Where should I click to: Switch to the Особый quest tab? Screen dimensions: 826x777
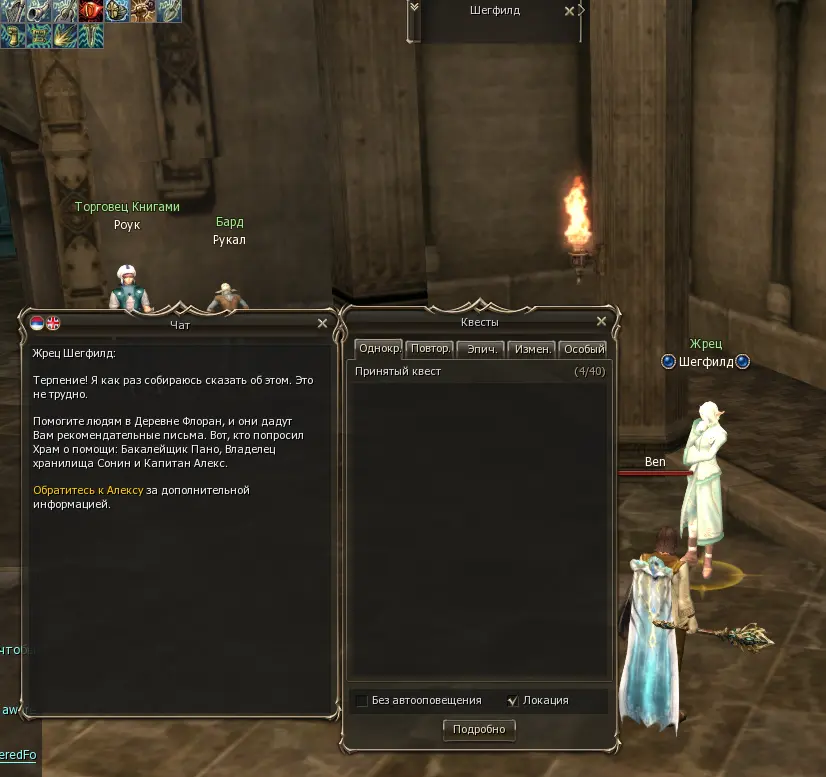click(583, 349)
